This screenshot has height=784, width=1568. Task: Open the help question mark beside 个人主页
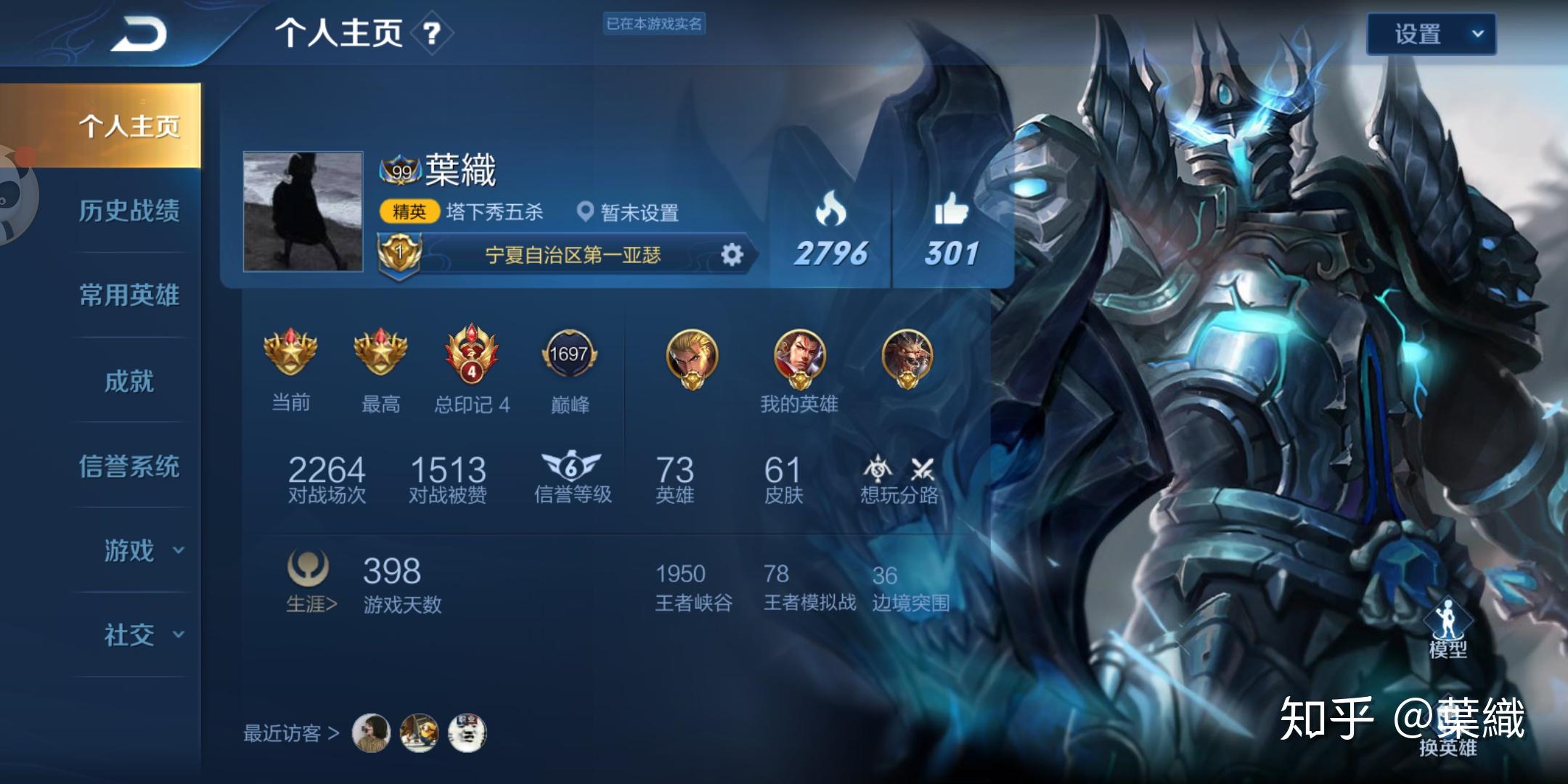431,34
